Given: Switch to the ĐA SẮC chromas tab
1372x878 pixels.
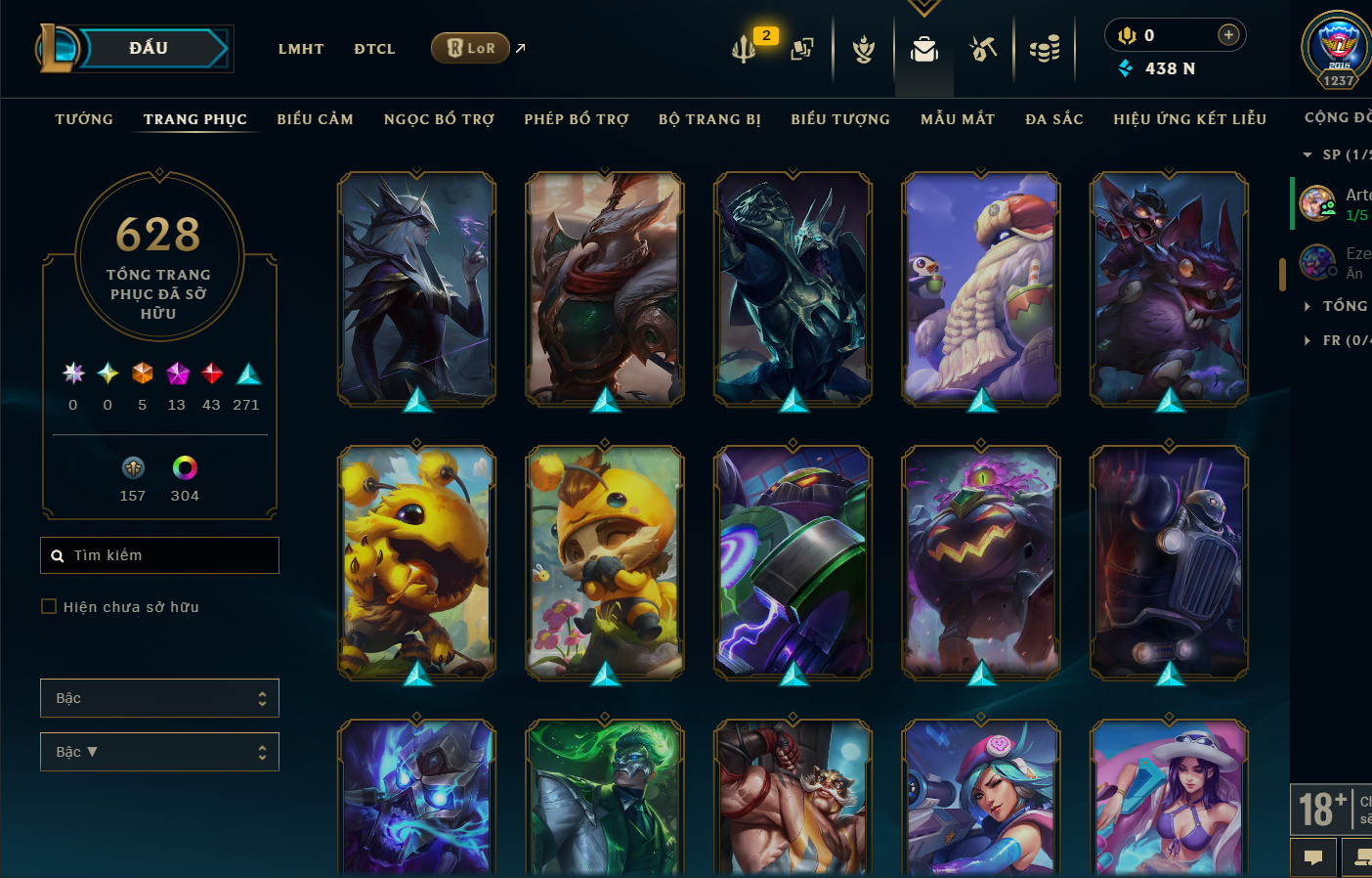Looking at the screenshot, I should 1054,119.
